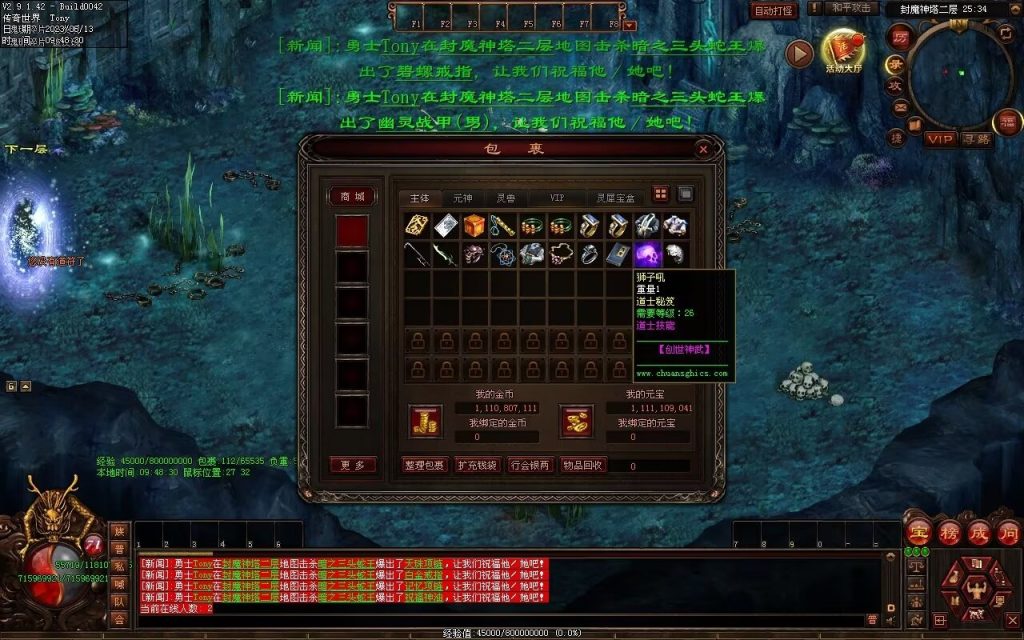Open the VIP inventory tab
Image resolution: width=1024 pixels, height=640 pixels.
pos(557,198)
